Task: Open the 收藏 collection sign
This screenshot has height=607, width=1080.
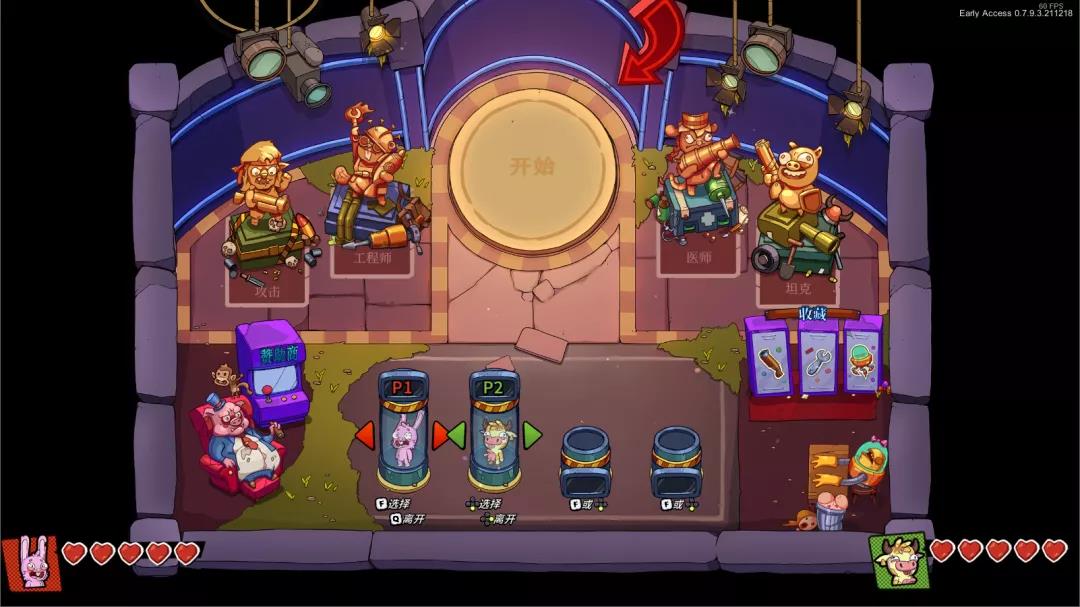Action: [x=813, y=313]
